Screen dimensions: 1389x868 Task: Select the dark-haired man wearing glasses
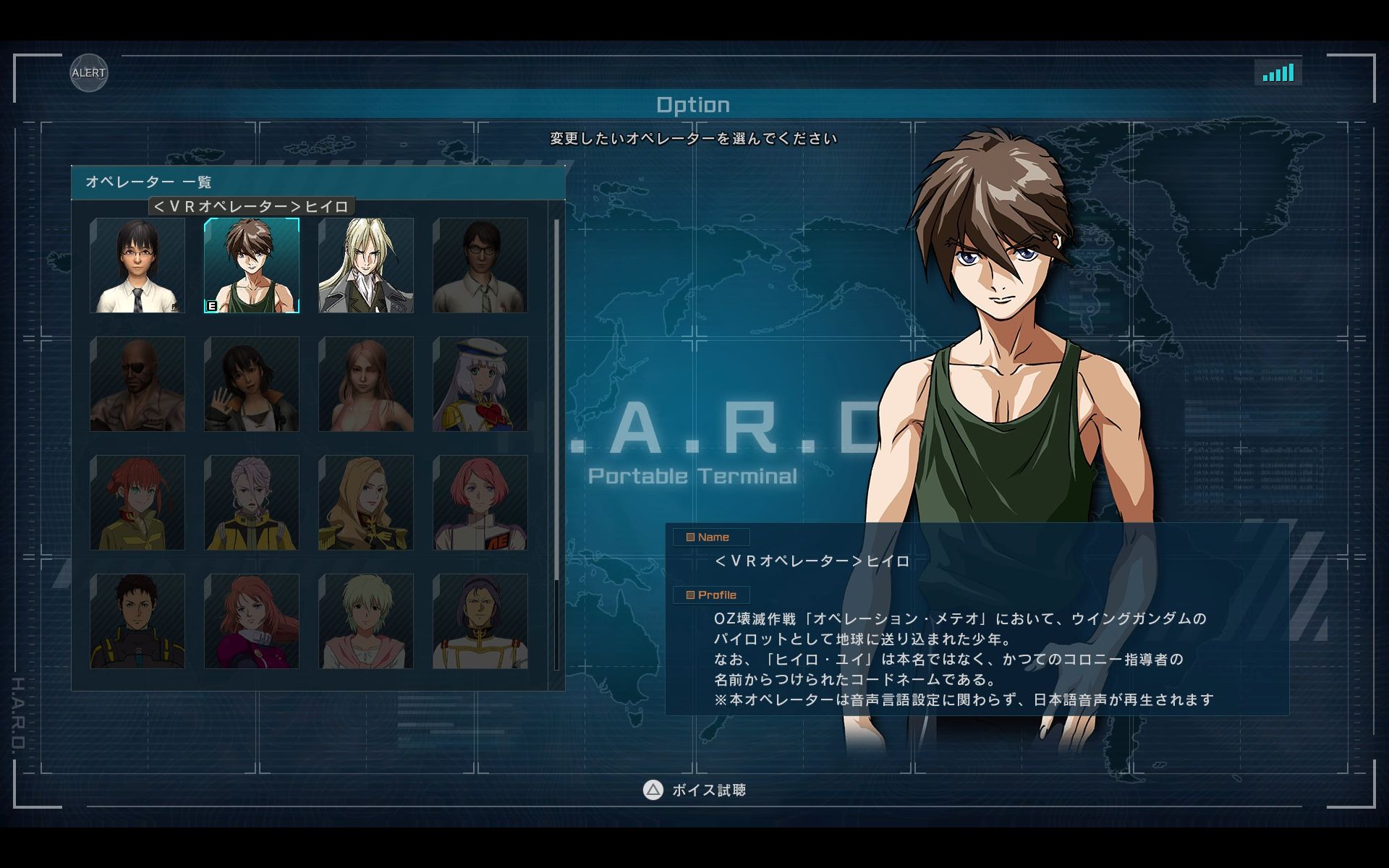click(480, 265)
